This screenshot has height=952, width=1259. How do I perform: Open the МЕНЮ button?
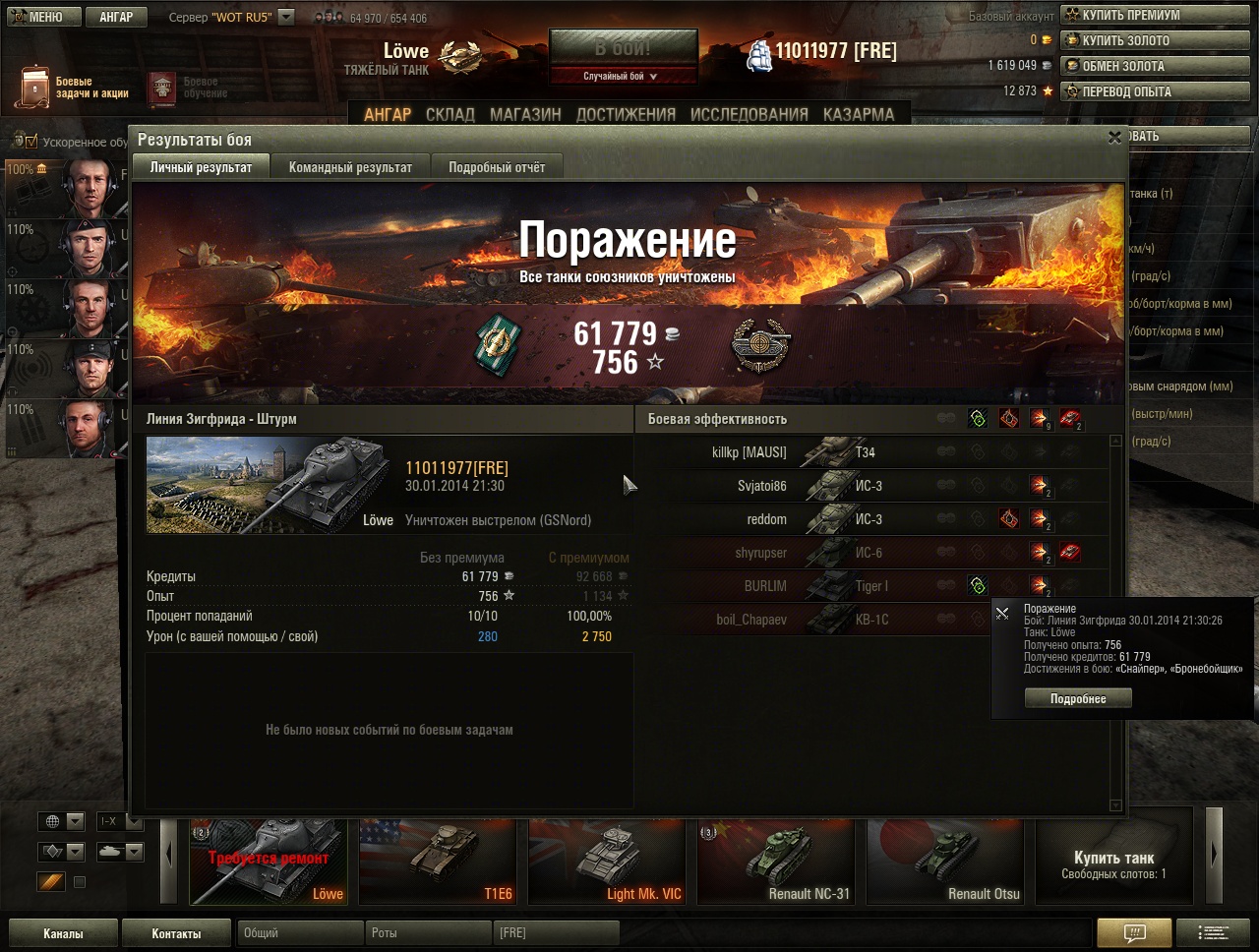click(x=37, y=17)
